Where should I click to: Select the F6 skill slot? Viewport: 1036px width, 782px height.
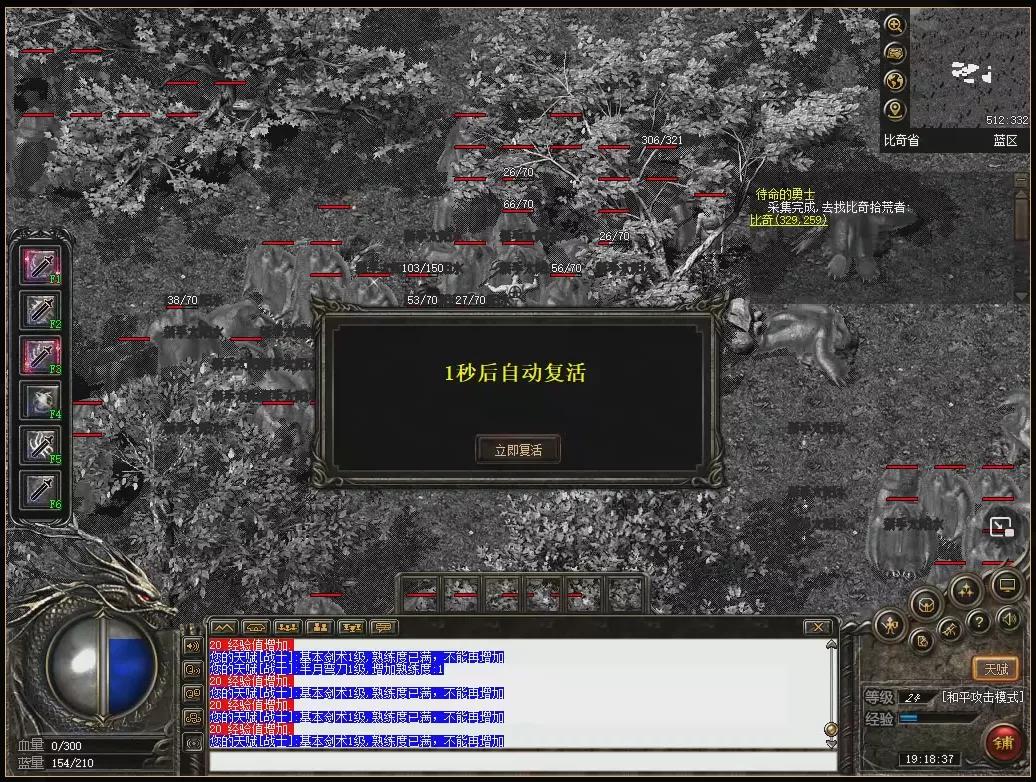(x=41, y=490)
